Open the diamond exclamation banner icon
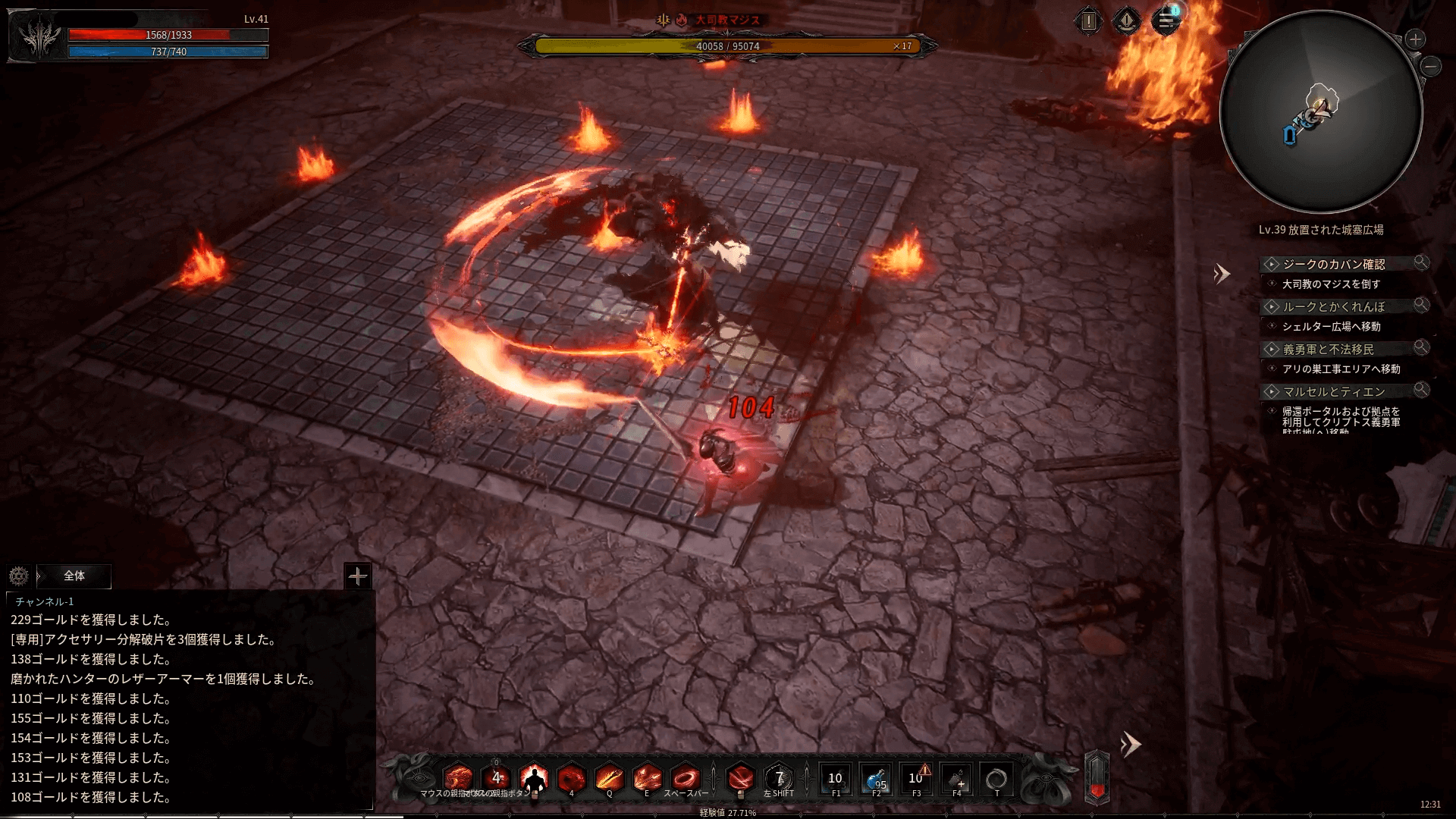This screenshot has height=819, width=1456. (1127, 21)
